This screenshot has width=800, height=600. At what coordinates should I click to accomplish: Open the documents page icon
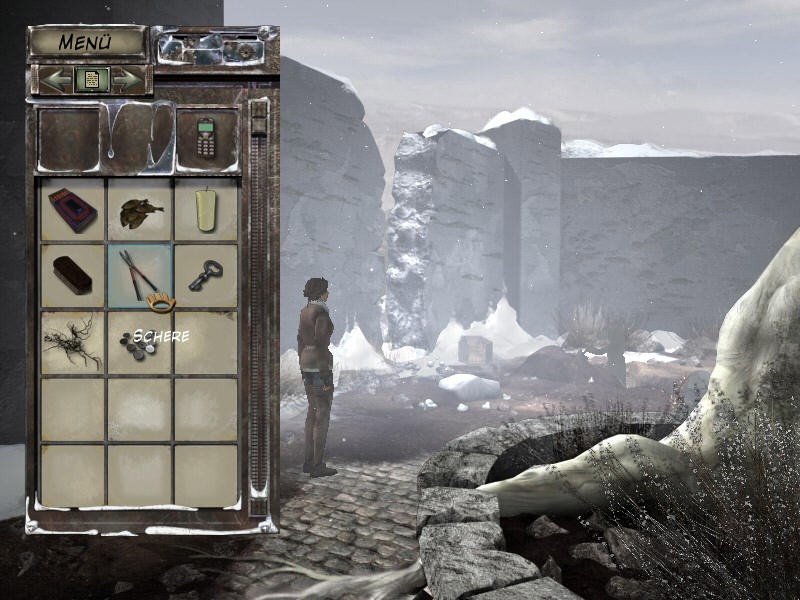91,79
